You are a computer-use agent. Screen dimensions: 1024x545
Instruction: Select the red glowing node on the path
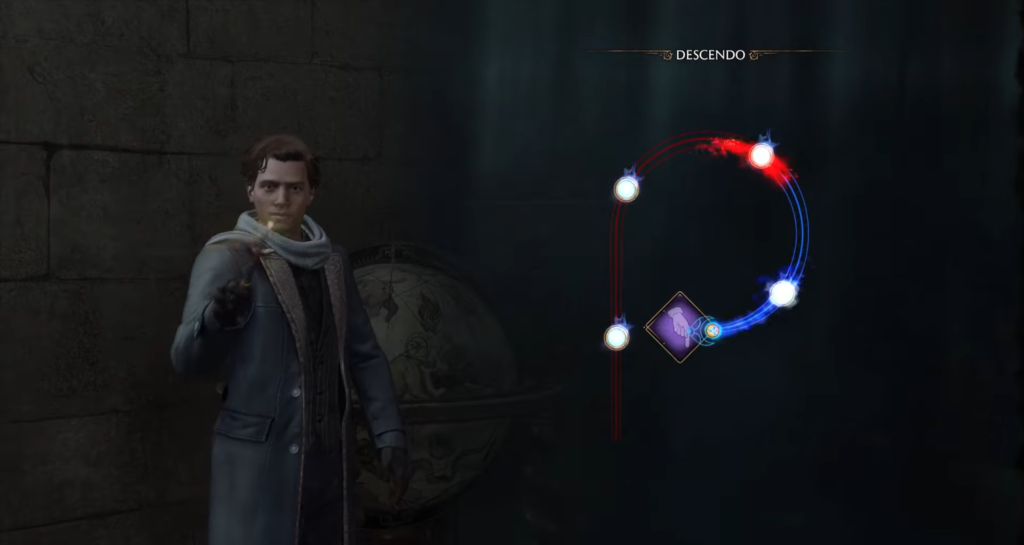(761, 156)
